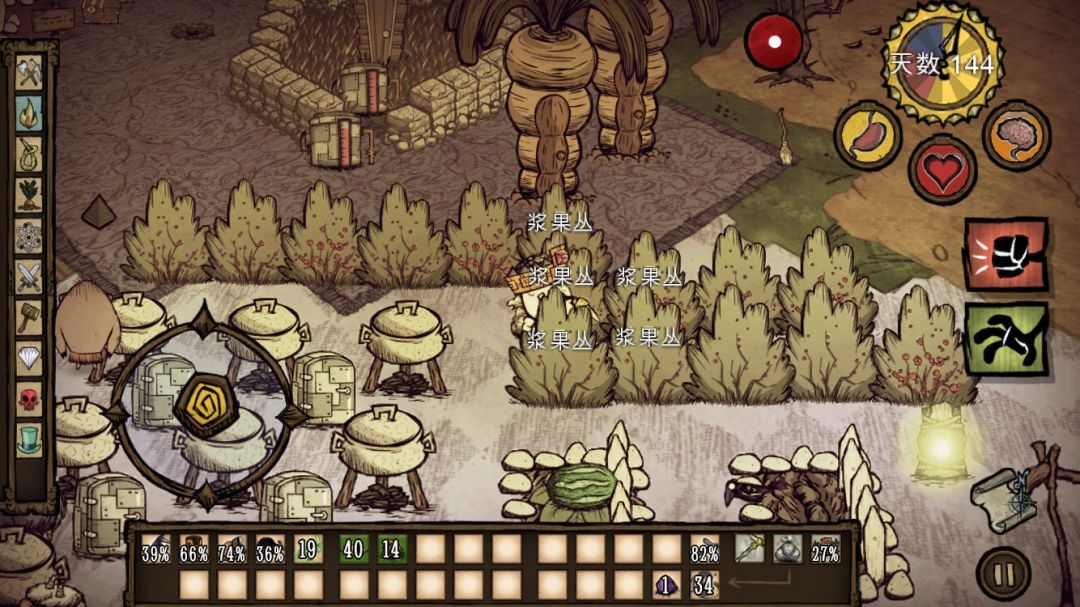
Task: Open the Structures hammer crafting tab
Action: (x=29, y=316)
